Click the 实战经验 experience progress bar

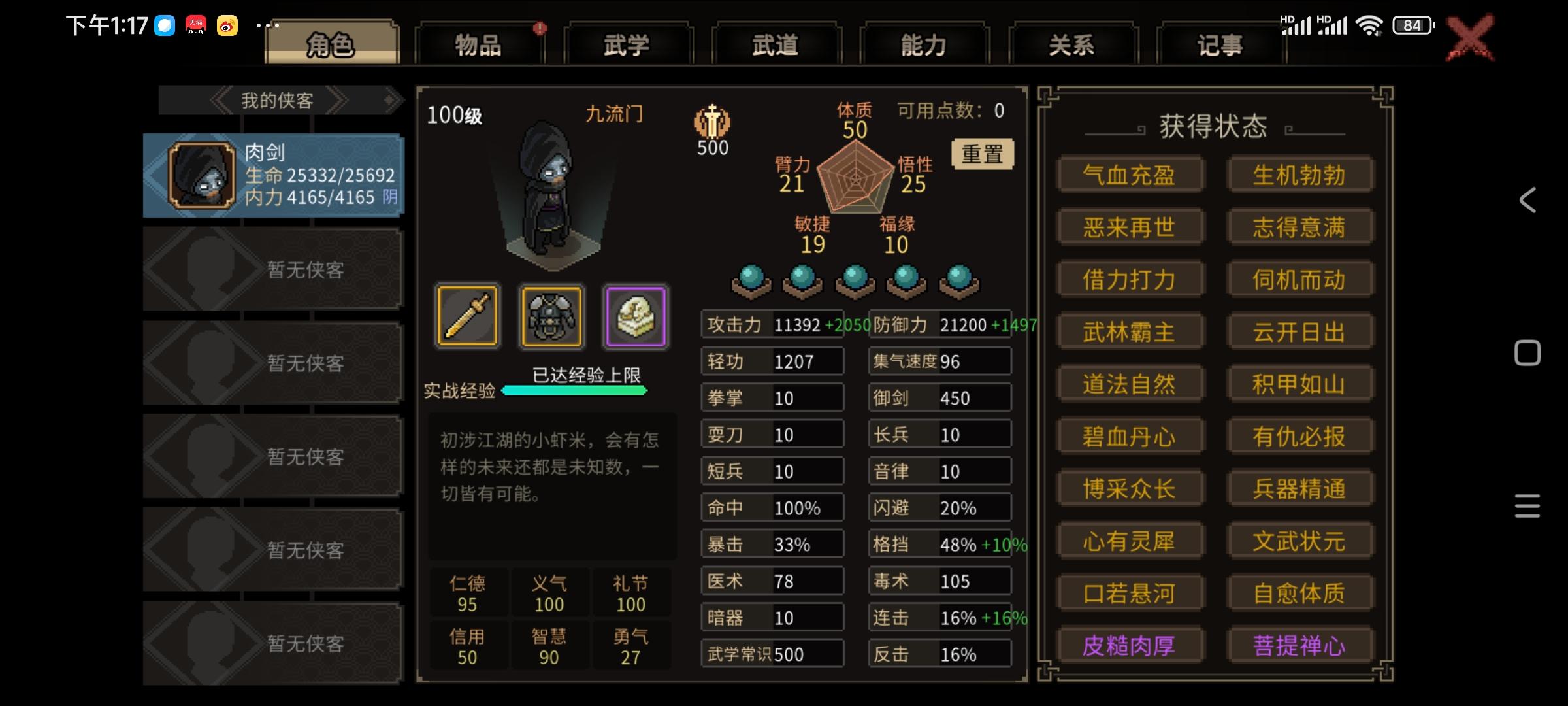point(575,391)
